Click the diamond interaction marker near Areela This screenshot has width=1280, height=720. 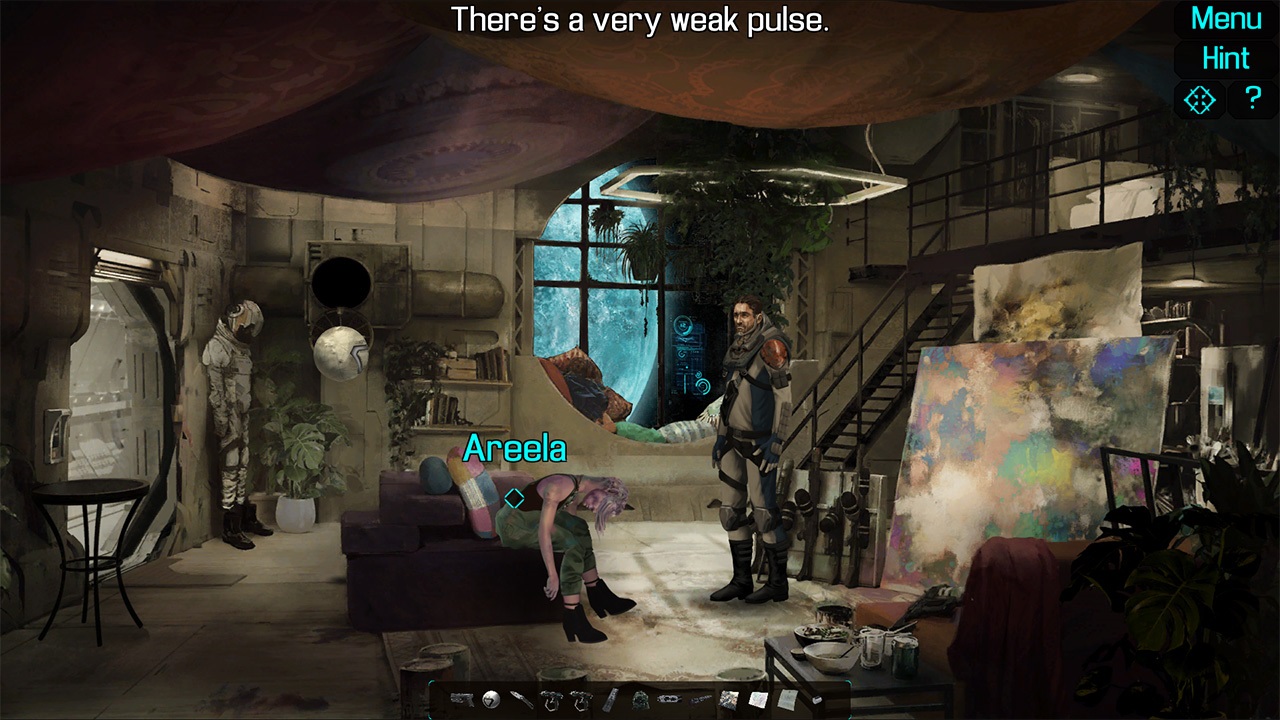point(516,495)
